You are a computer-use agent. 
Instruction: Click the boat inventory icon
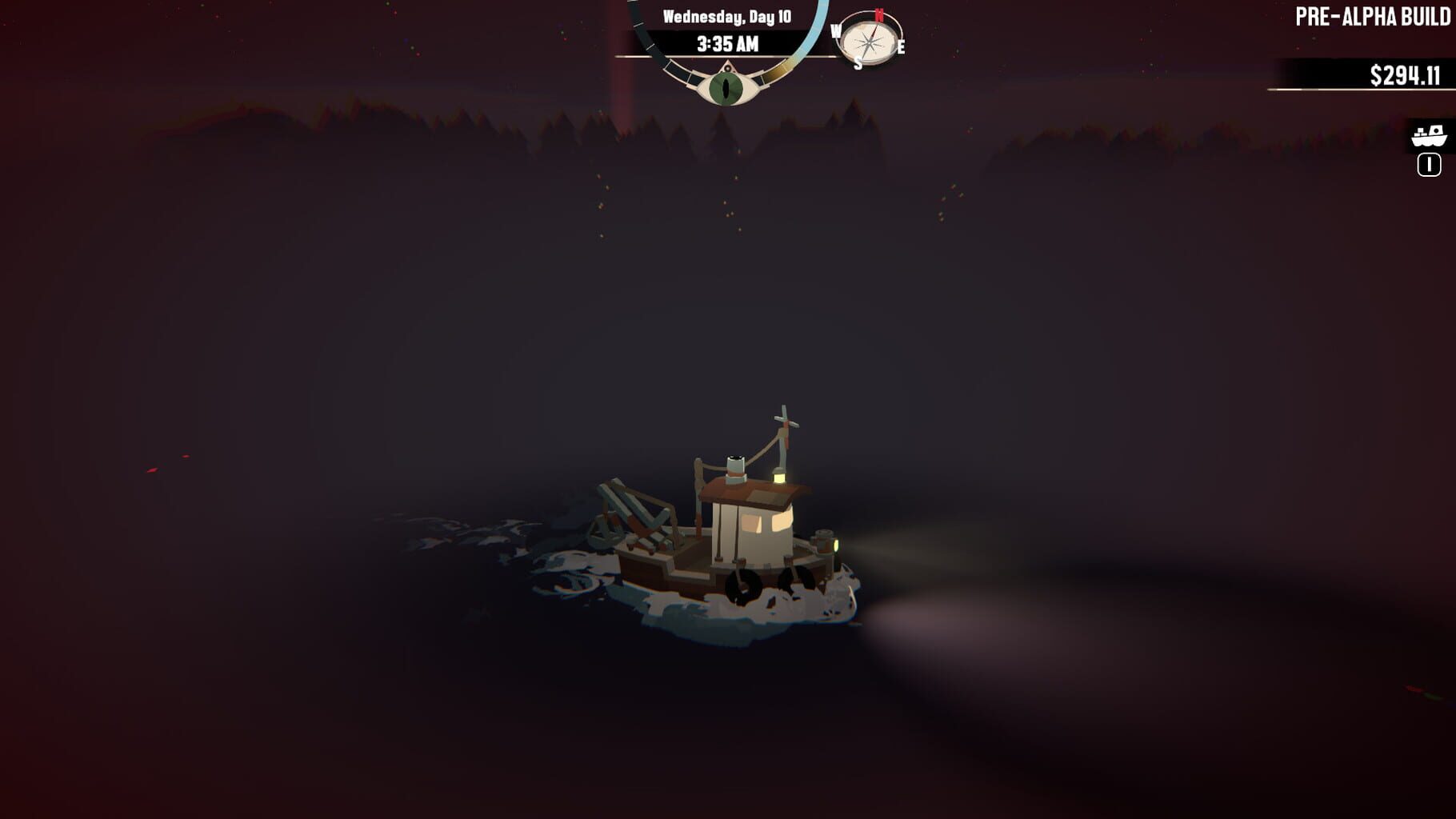coord(1429,136)
